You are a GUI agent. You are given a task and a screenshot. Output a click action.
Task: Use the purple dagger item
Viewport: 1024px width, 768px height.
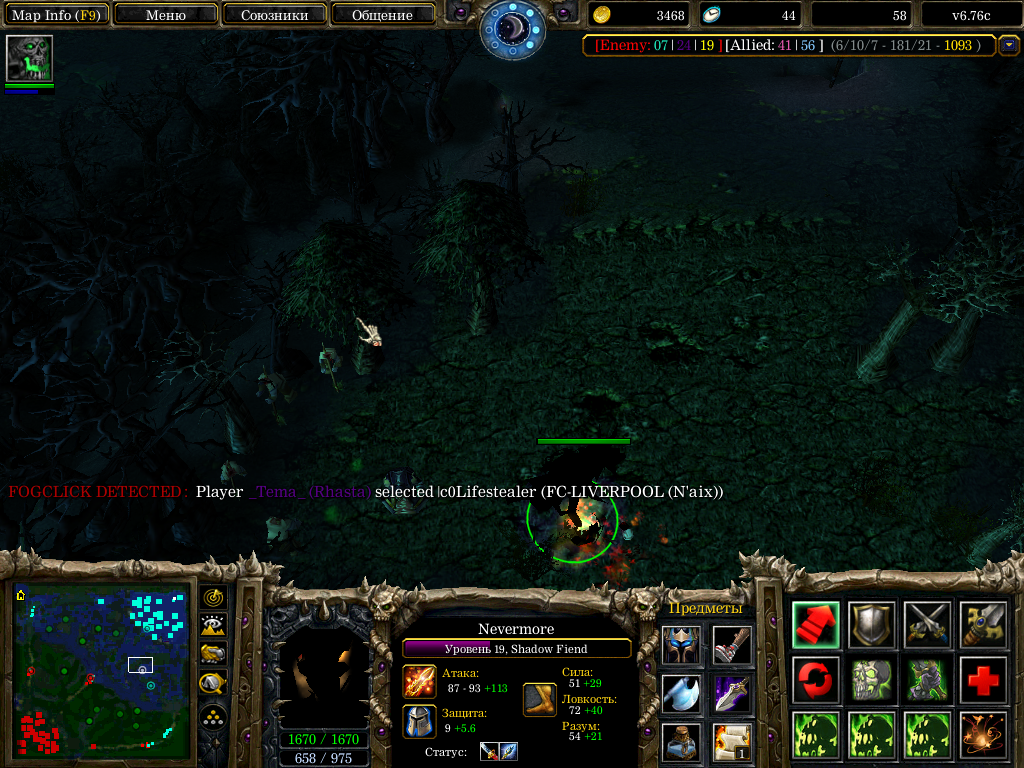[732, 693]
